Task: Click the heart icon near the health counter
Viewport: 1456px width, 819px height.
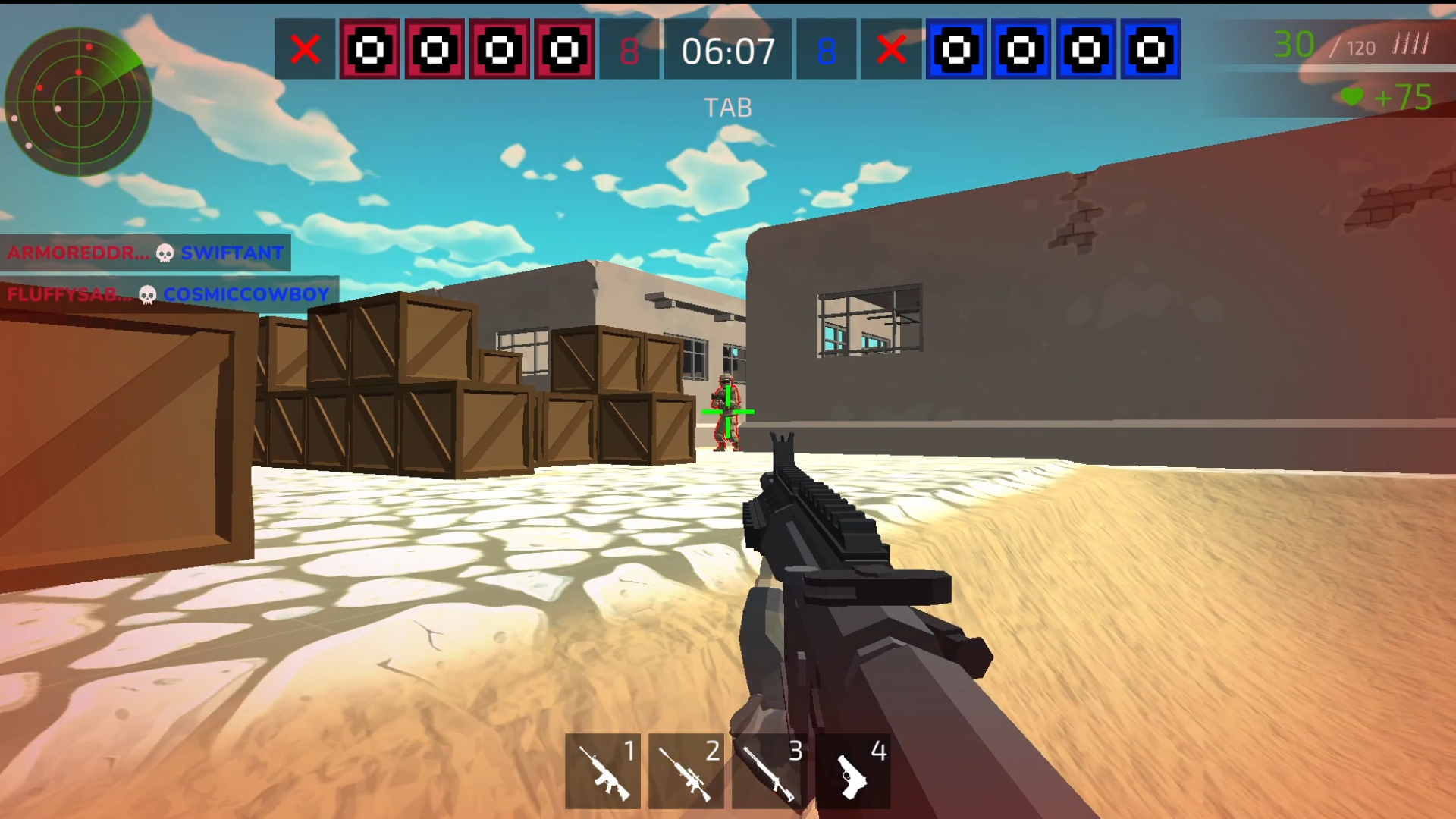Action: 1353,97
